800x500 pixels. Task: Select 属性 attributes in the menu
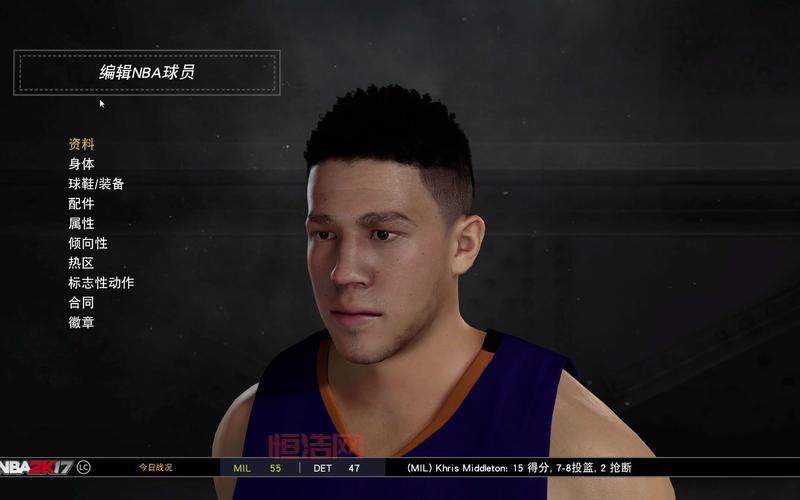pyautogui.click(x=81, y=224)
